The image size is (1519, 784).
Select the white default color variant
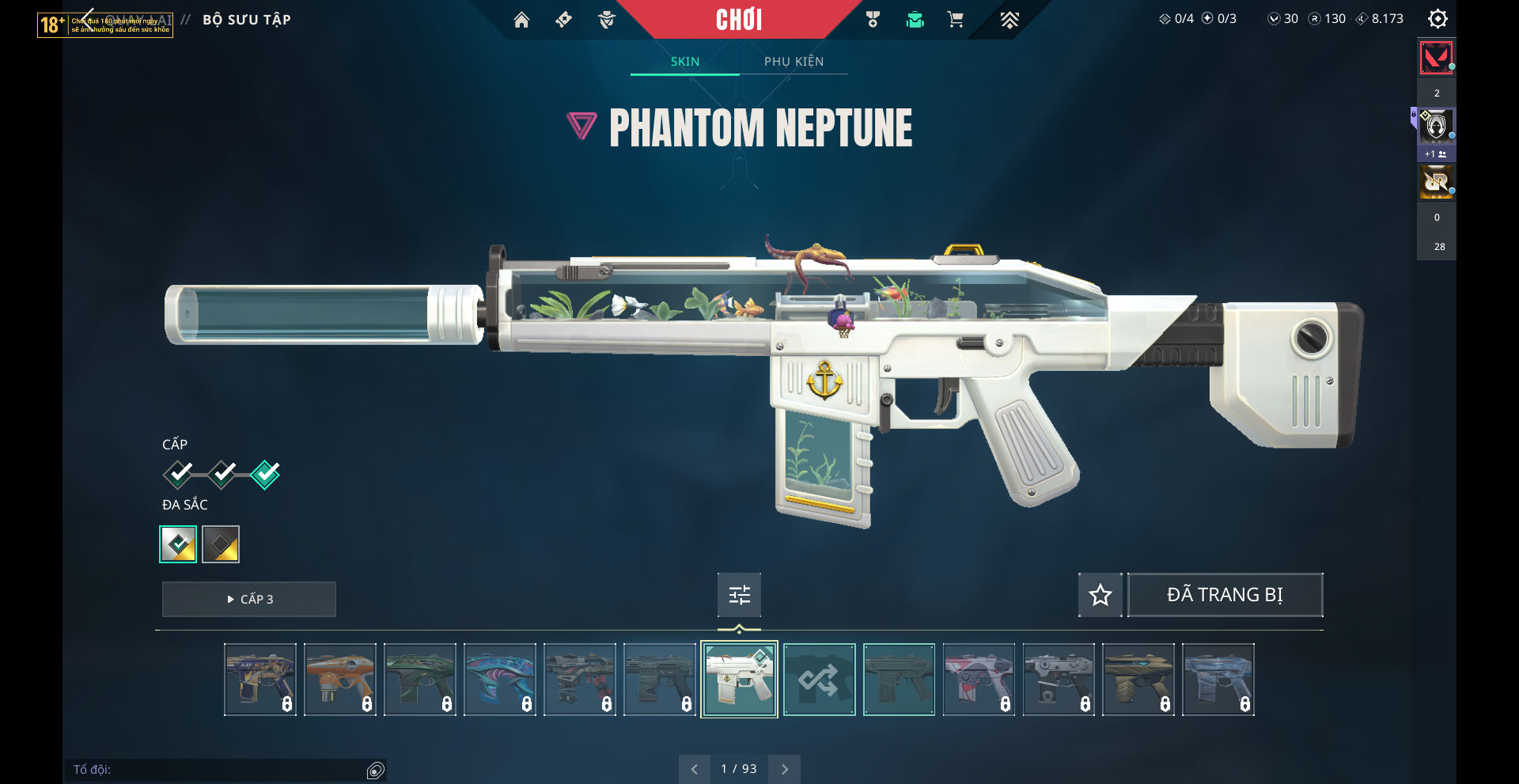point(178,544)
